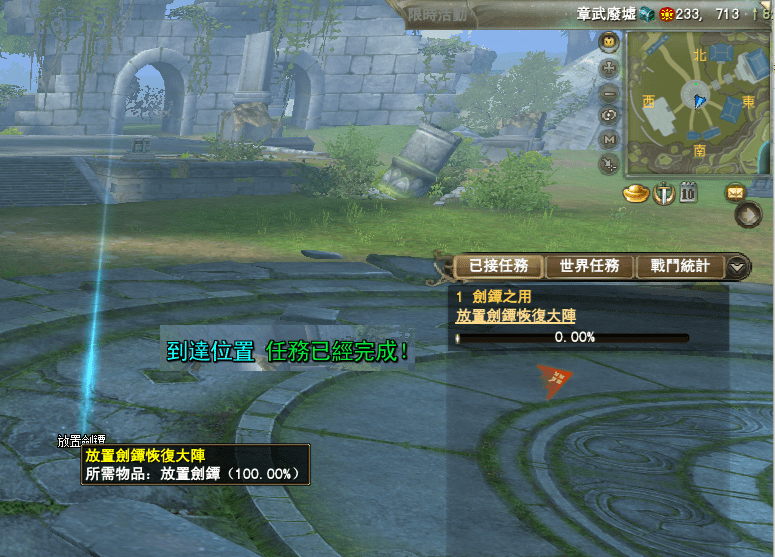
Task: Open the calendar icon showing 10
Action: [688, 193]
